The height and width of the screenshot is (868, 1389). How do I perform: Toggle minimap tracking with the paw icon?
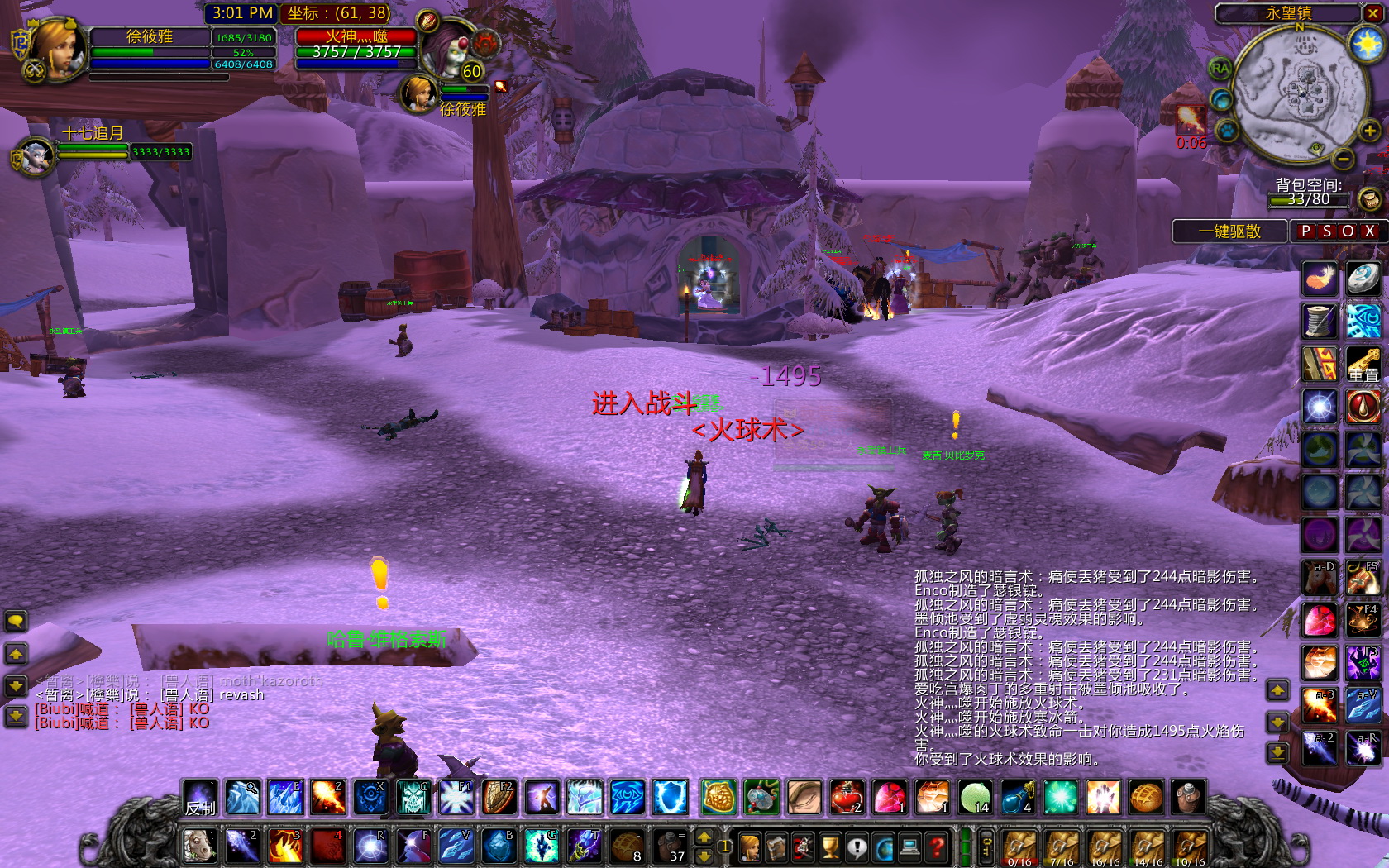(x=1225, y=131)
